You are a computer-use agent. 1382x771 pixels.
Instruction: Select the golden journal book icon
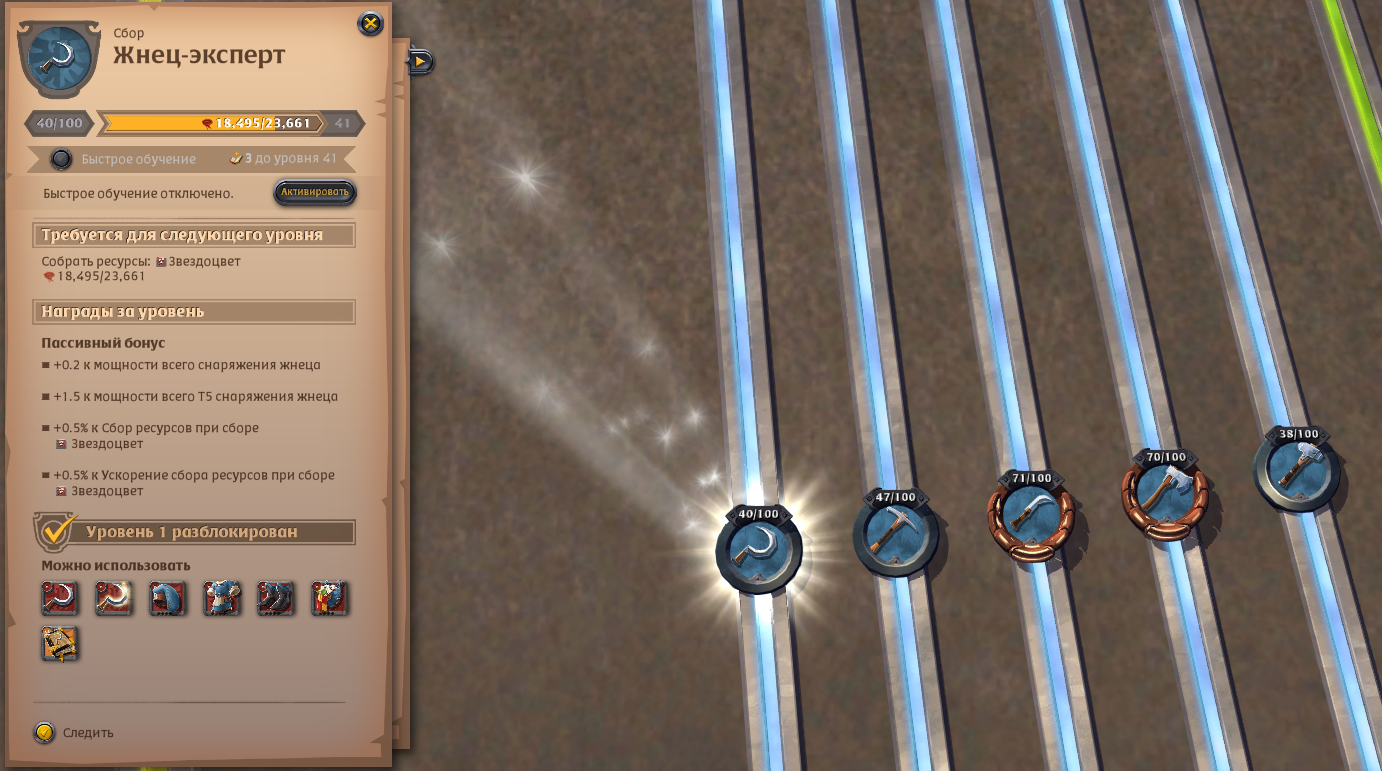[x=60, y=644]
